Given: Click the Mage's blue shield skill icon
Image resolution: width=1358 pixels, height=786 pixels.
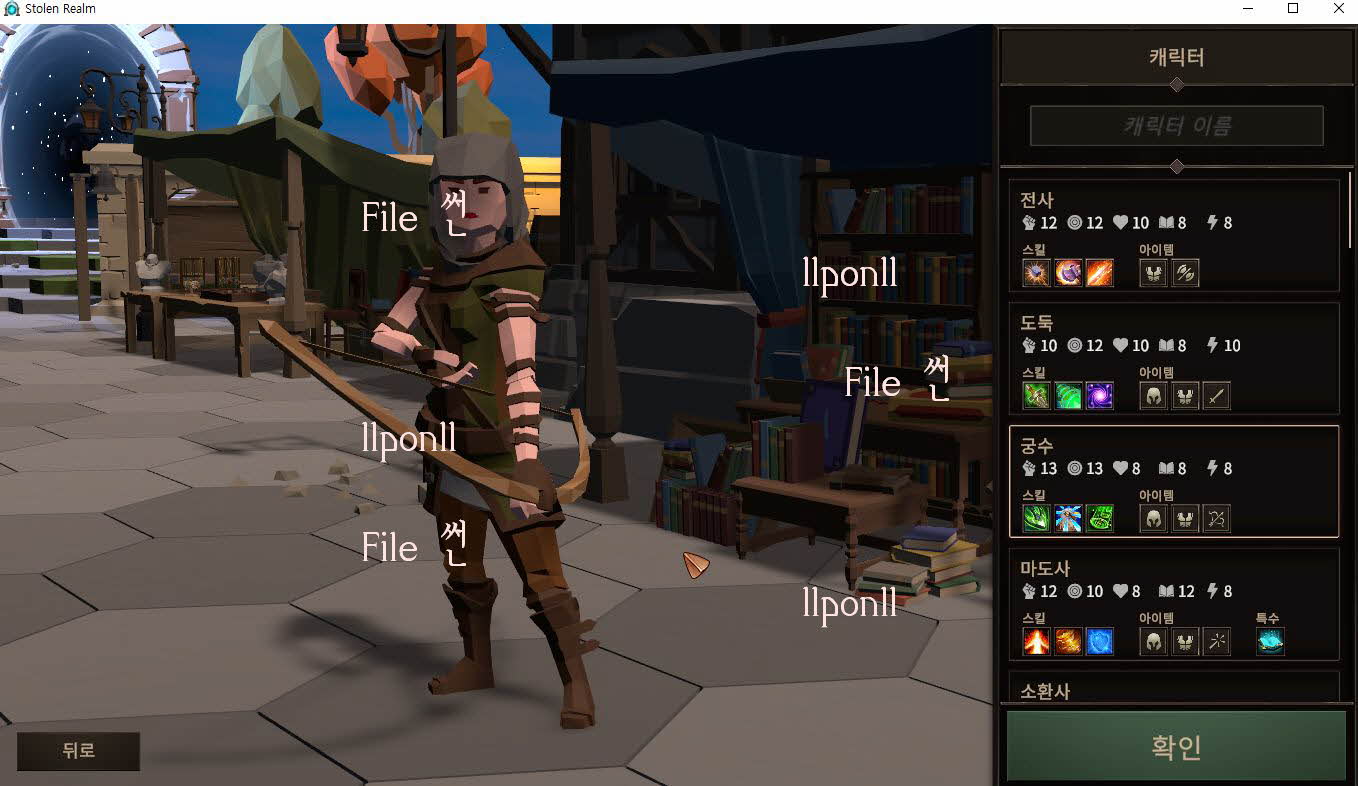Looking at the screenshot, I should point(1100,641).
